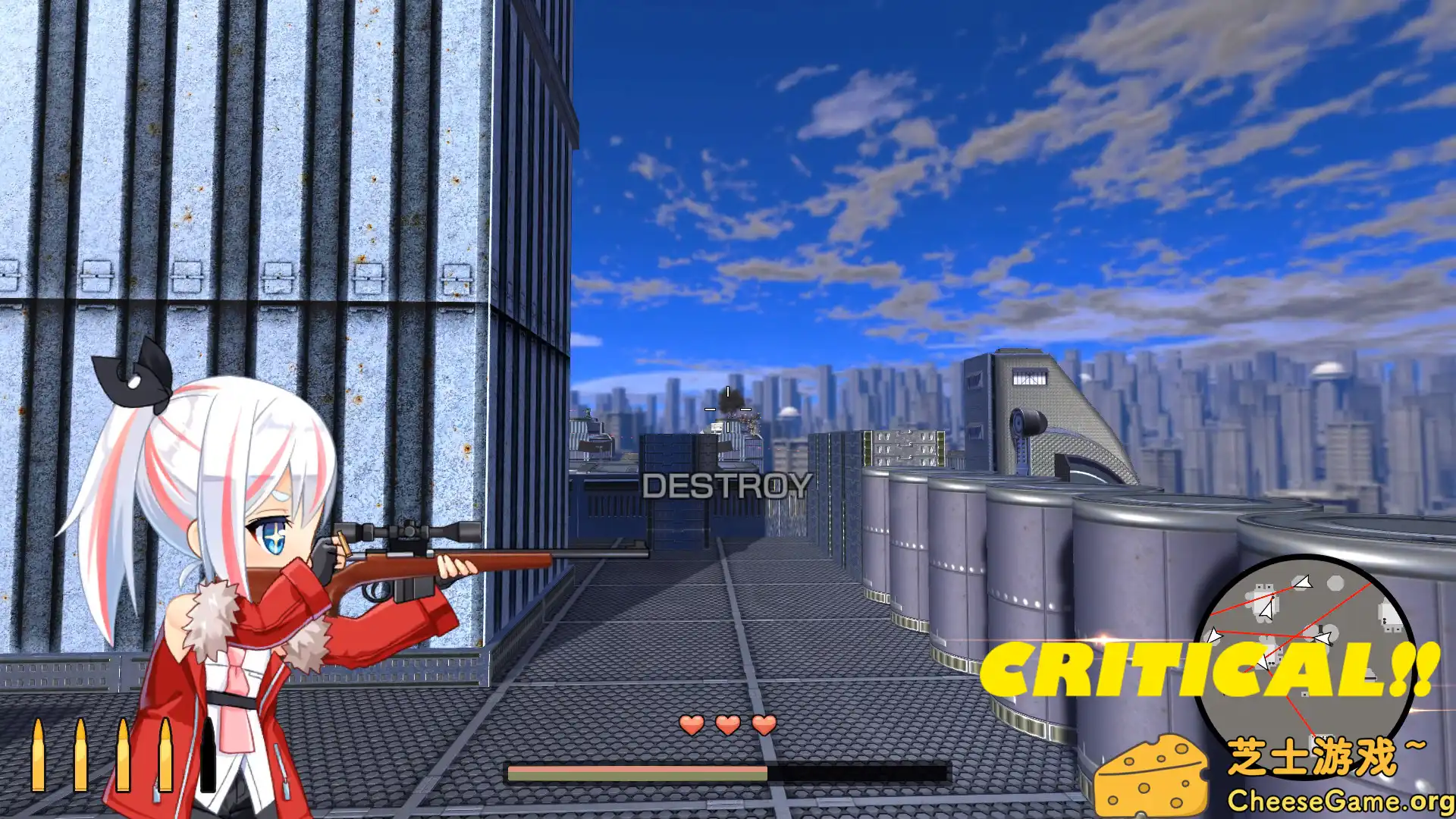The image size is (1456, 819).
Task: Click the DESTROY objective label
Action: 727,485
